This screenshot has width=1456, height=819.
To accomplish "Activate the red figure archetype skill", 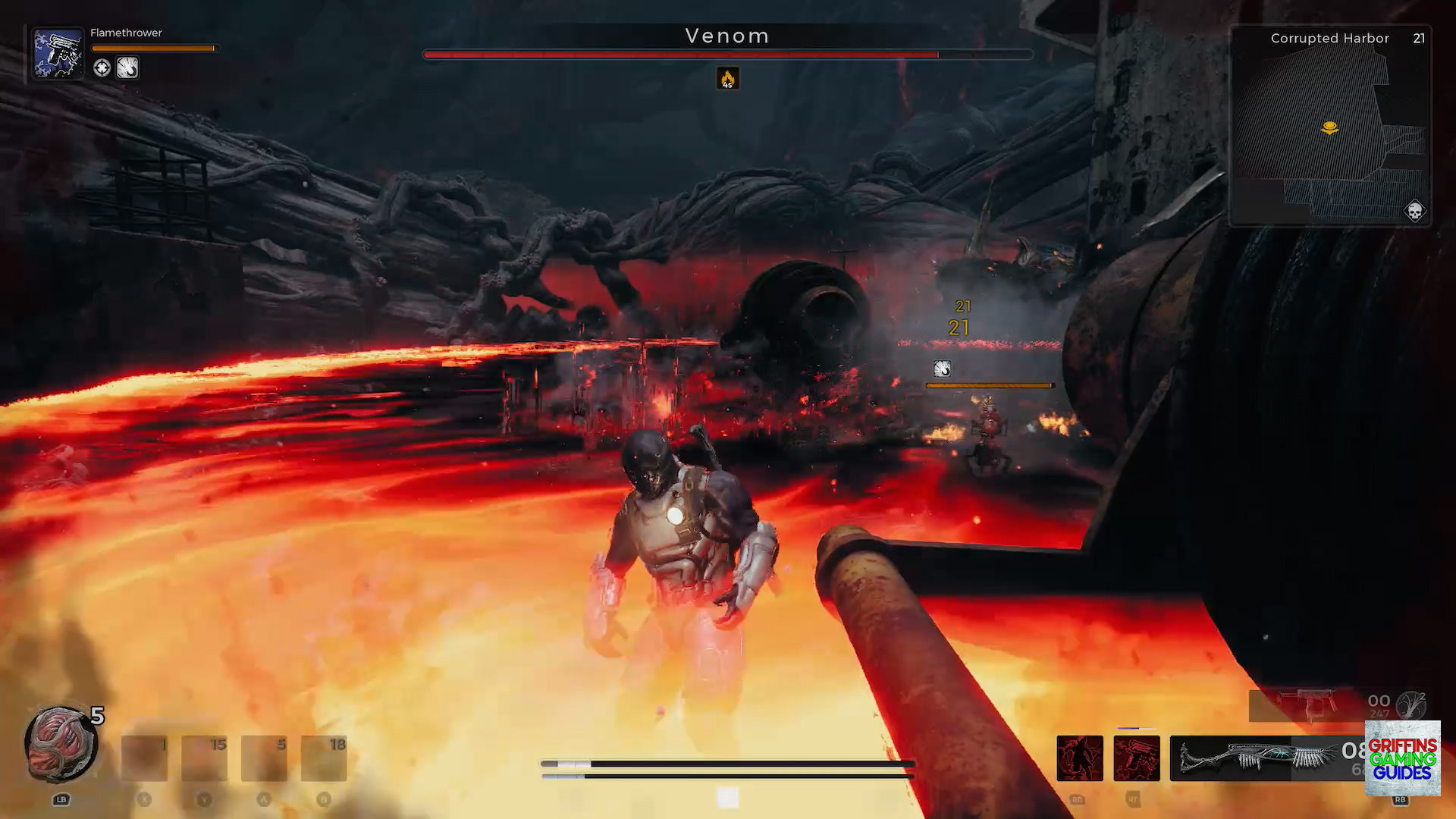I will tap(1080, 758).
